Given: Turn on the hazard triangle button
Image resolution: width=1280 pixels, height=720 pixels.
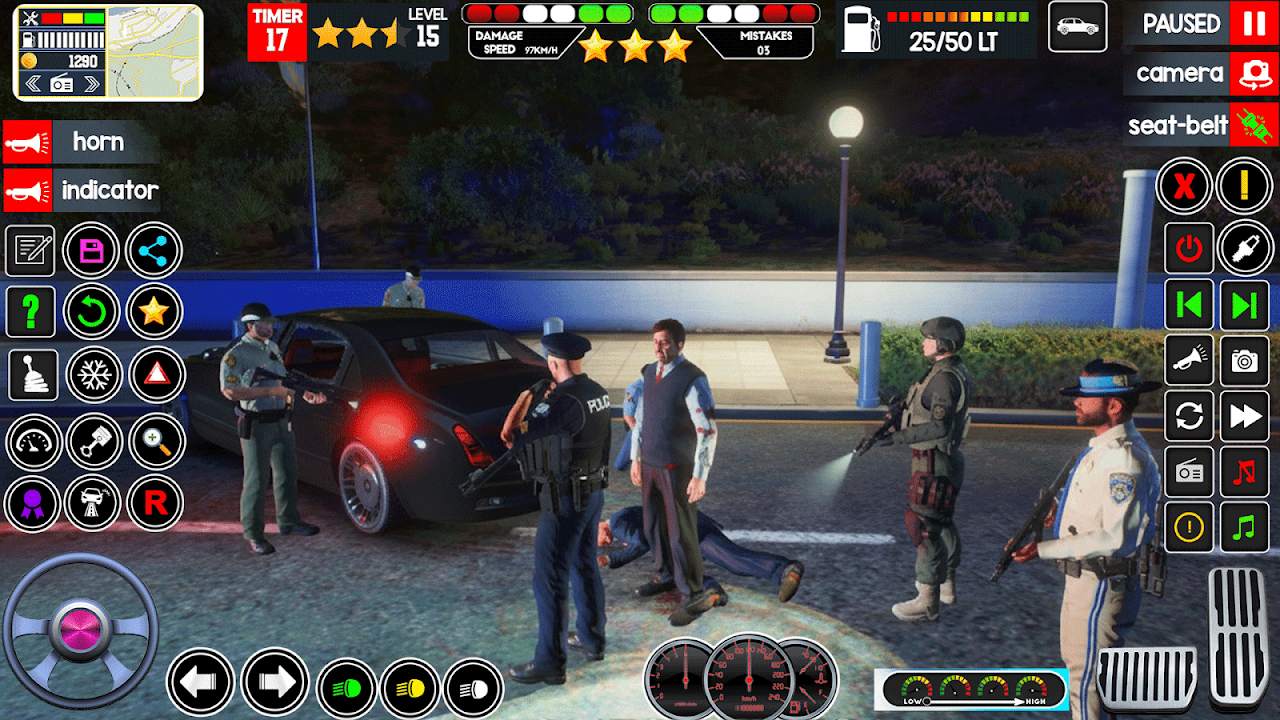Looking at the screenshot, I should coord(156,375).
